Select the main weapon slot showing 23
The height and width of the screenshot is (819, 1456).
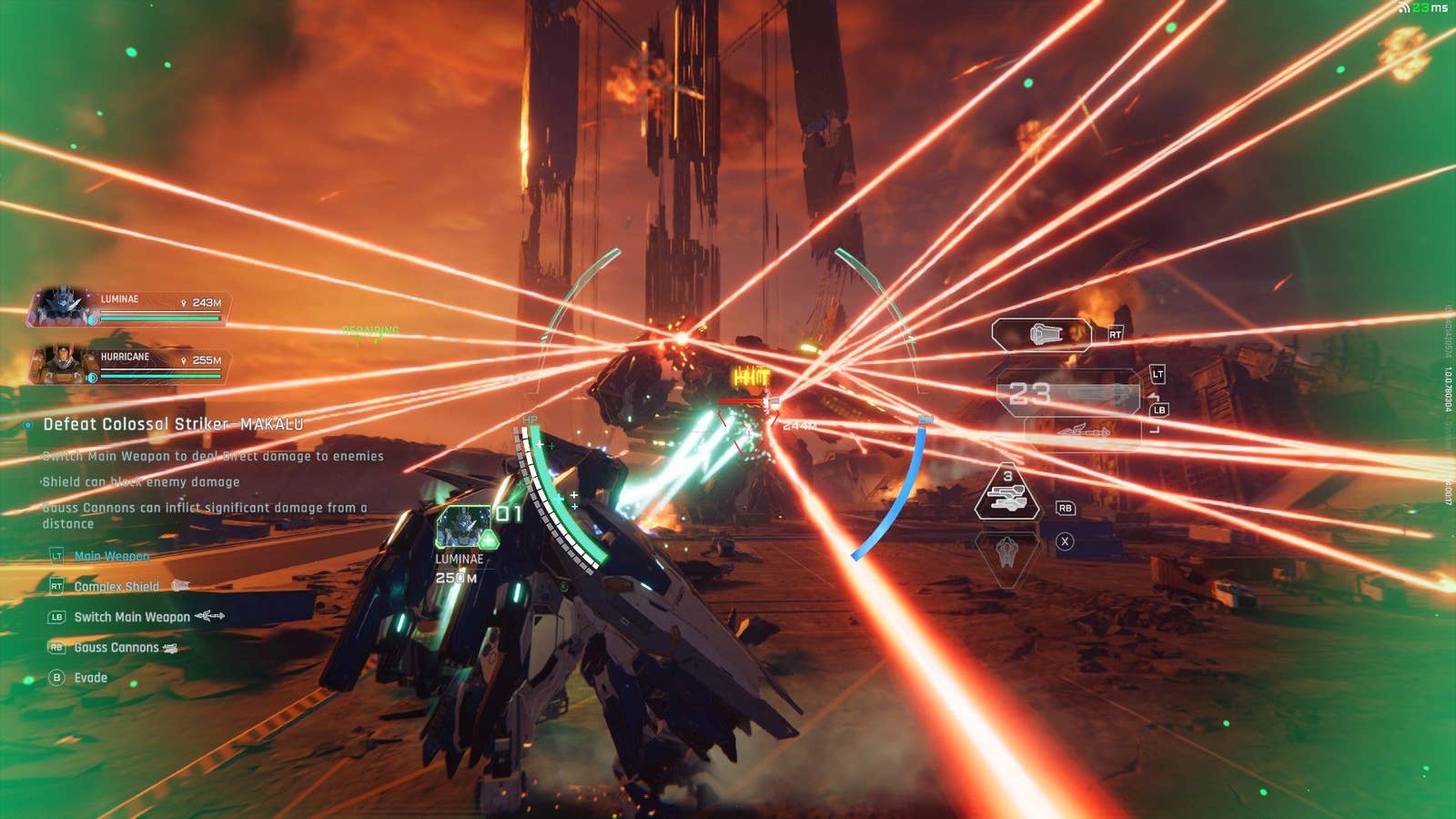point(1069,394)
